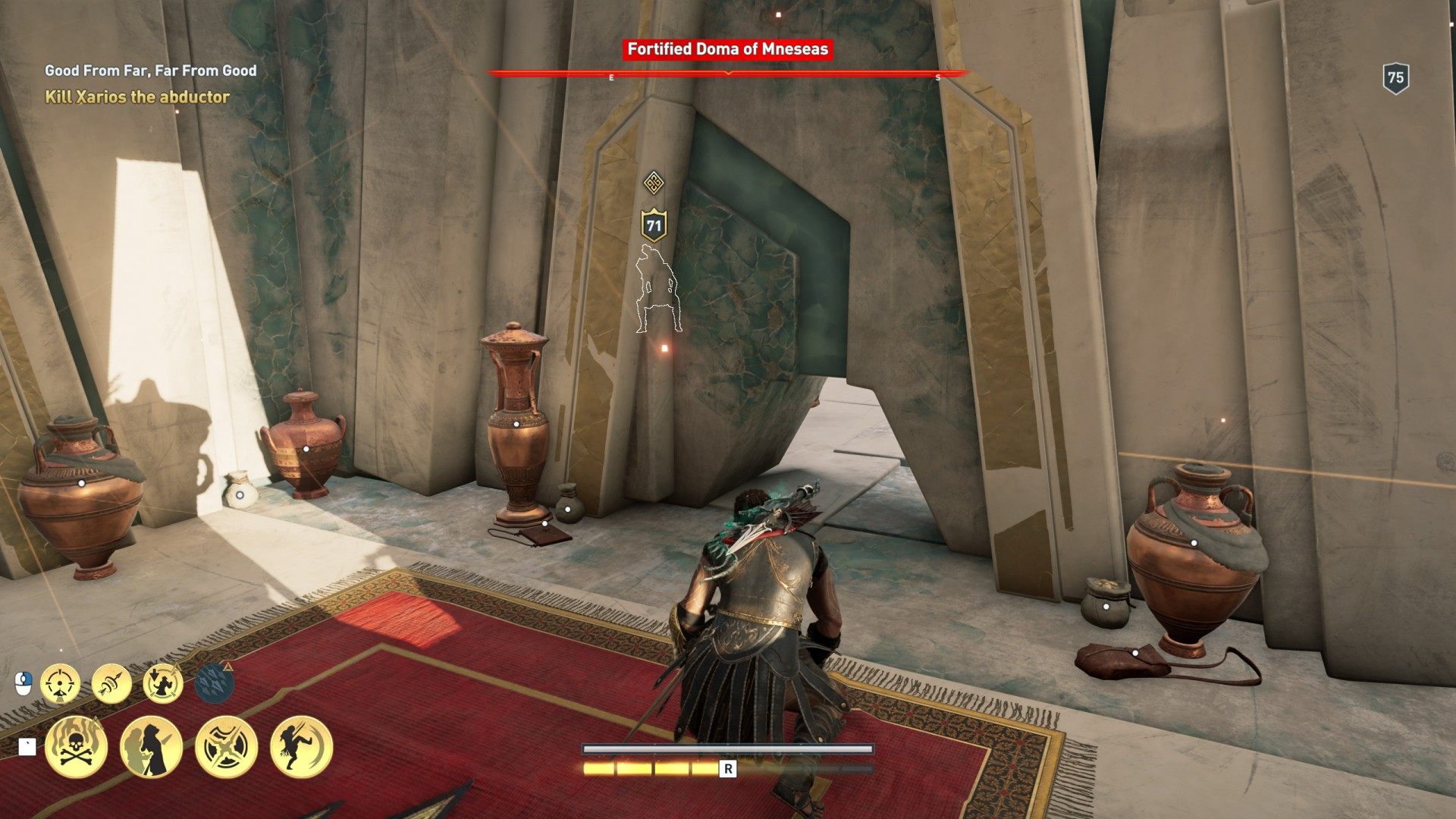The image size is (1456, 819).
Task: Select the arrow-through-rings ranged ability
Action: click(111, 684)
